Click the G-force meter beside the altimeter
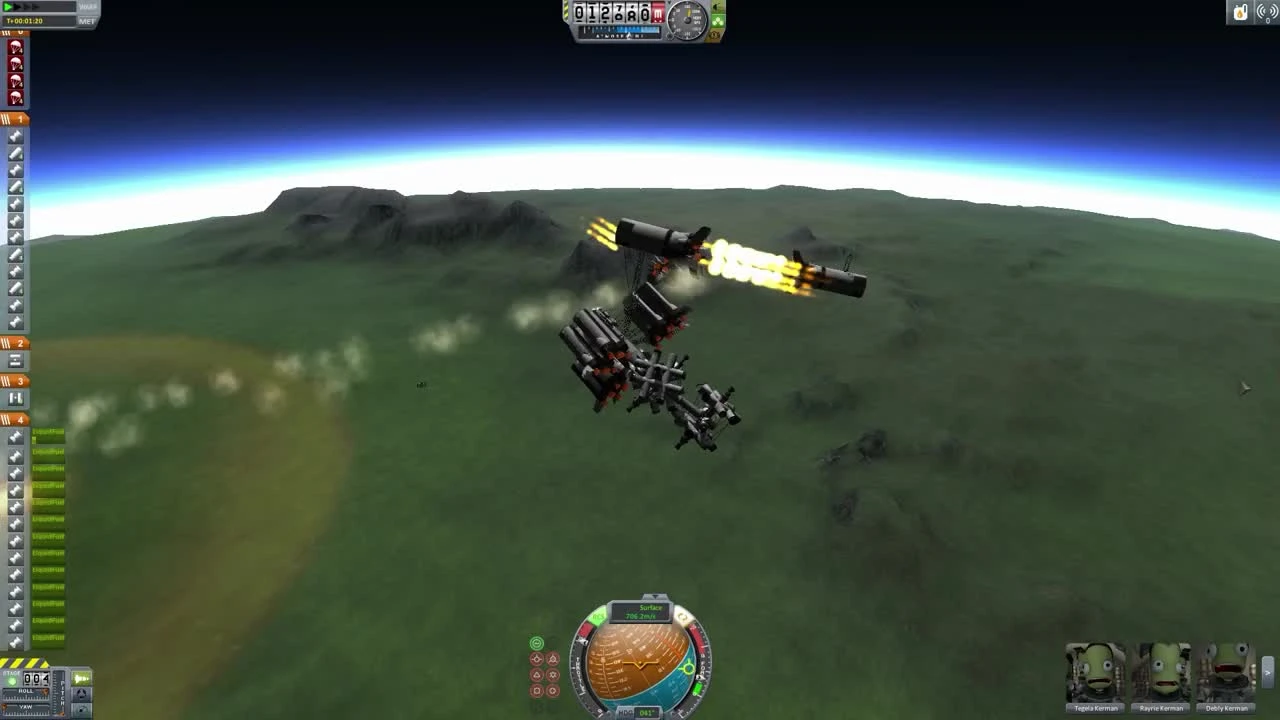Screen dimensions: 1280x720 tap(687, 18)
